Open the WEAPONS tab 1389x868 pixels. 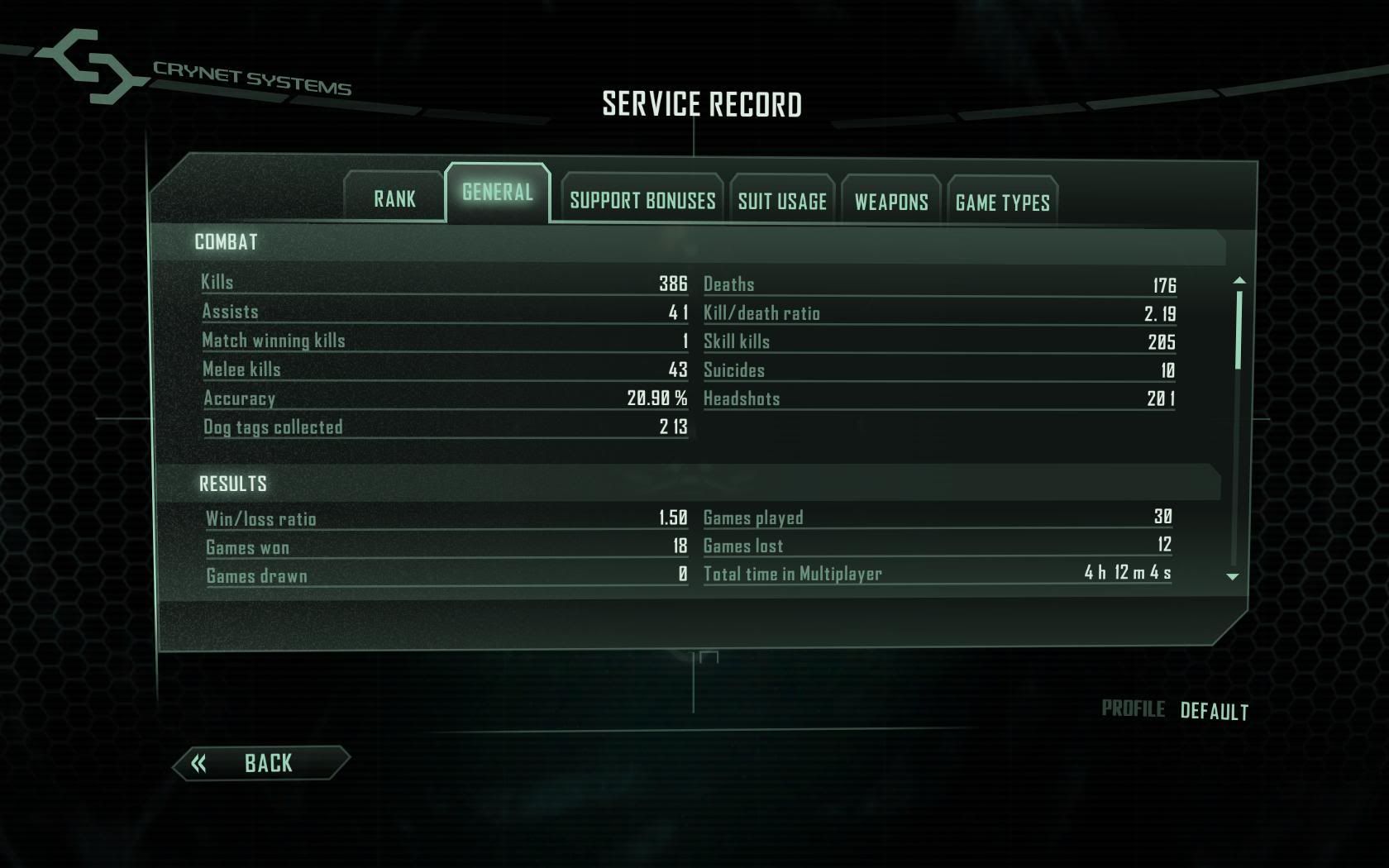coord(890,201)
